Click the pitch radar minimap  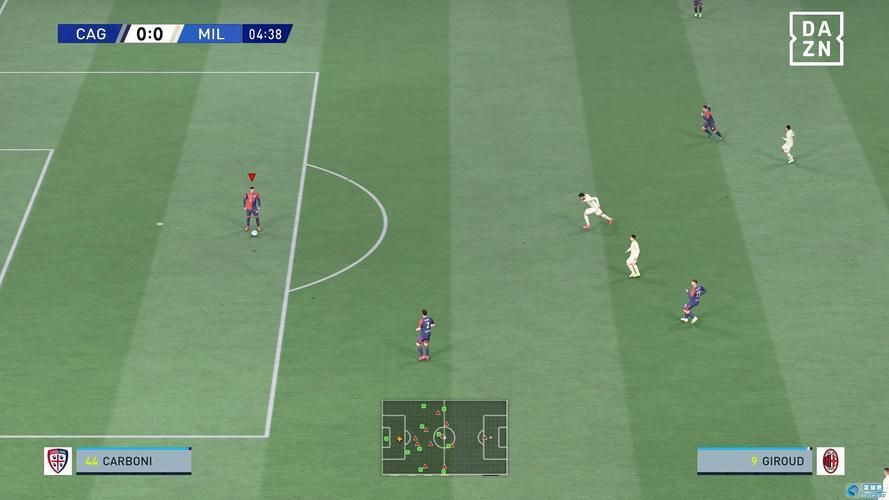(x=444, y=437)
